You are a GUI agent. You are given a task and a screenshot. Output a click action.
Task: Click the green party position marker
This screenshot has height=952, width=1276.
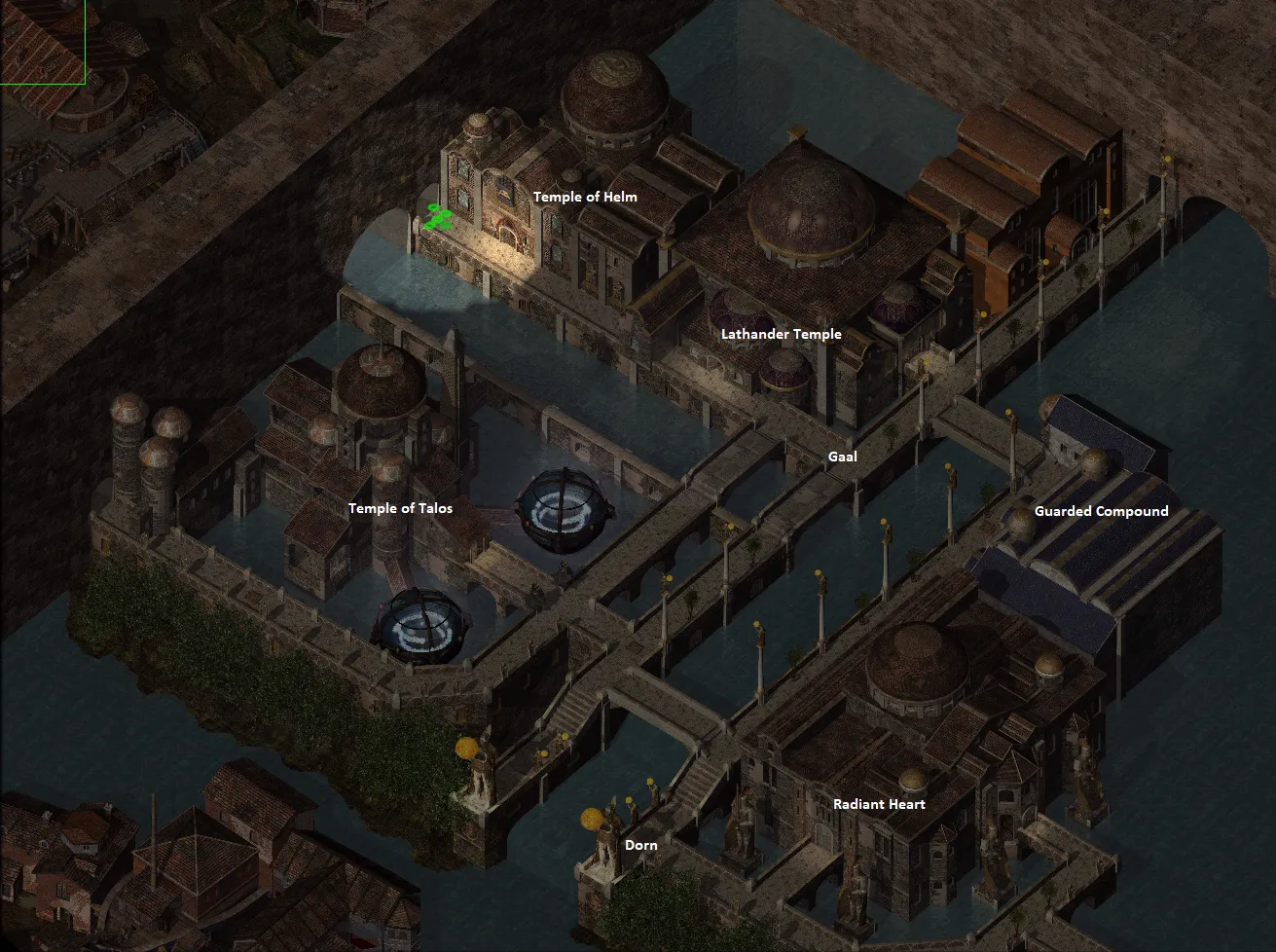point(438,218)
